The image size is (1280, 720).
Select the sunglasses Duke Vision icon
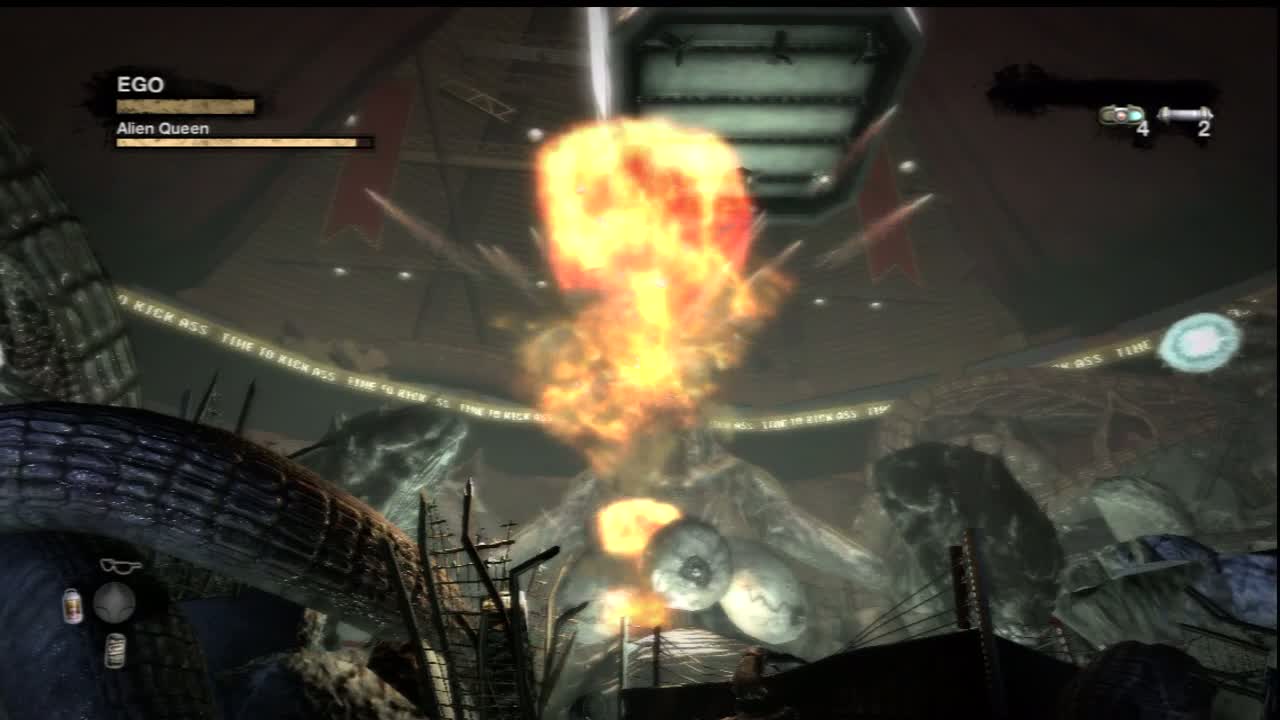[120, 566]
